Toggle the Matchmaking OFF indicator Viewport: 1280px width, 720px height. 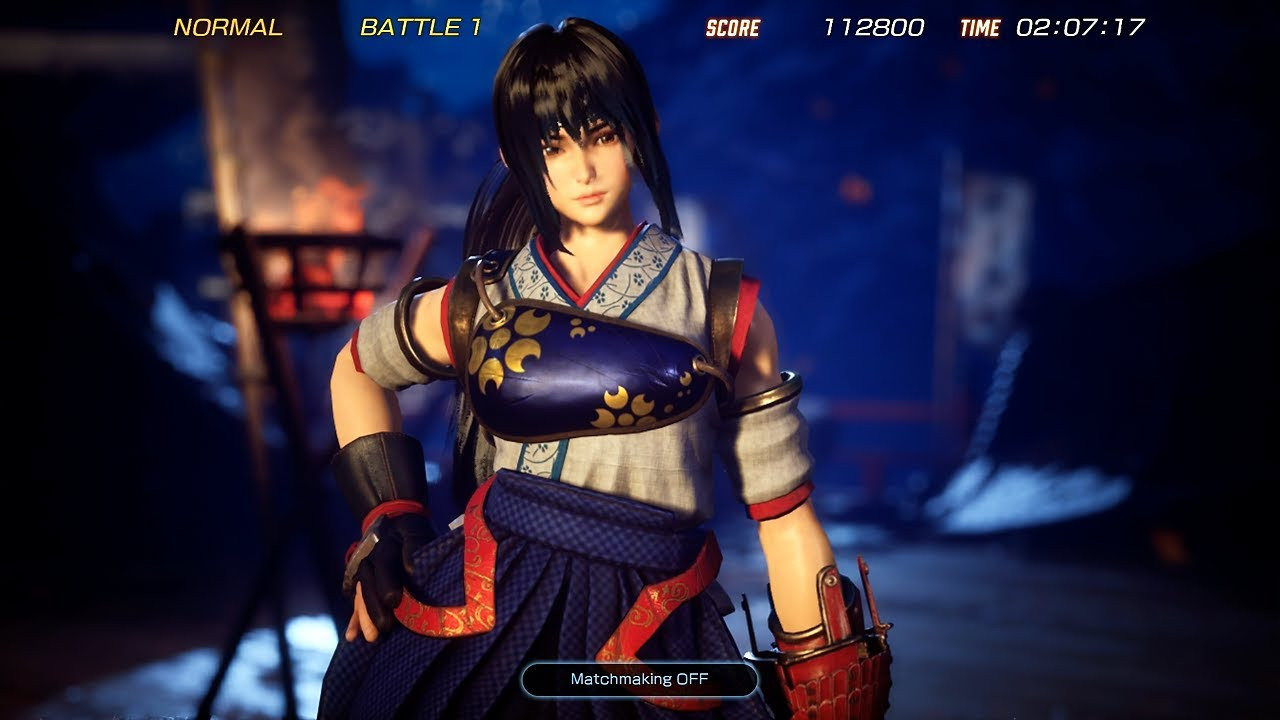[x=639, y=679]
